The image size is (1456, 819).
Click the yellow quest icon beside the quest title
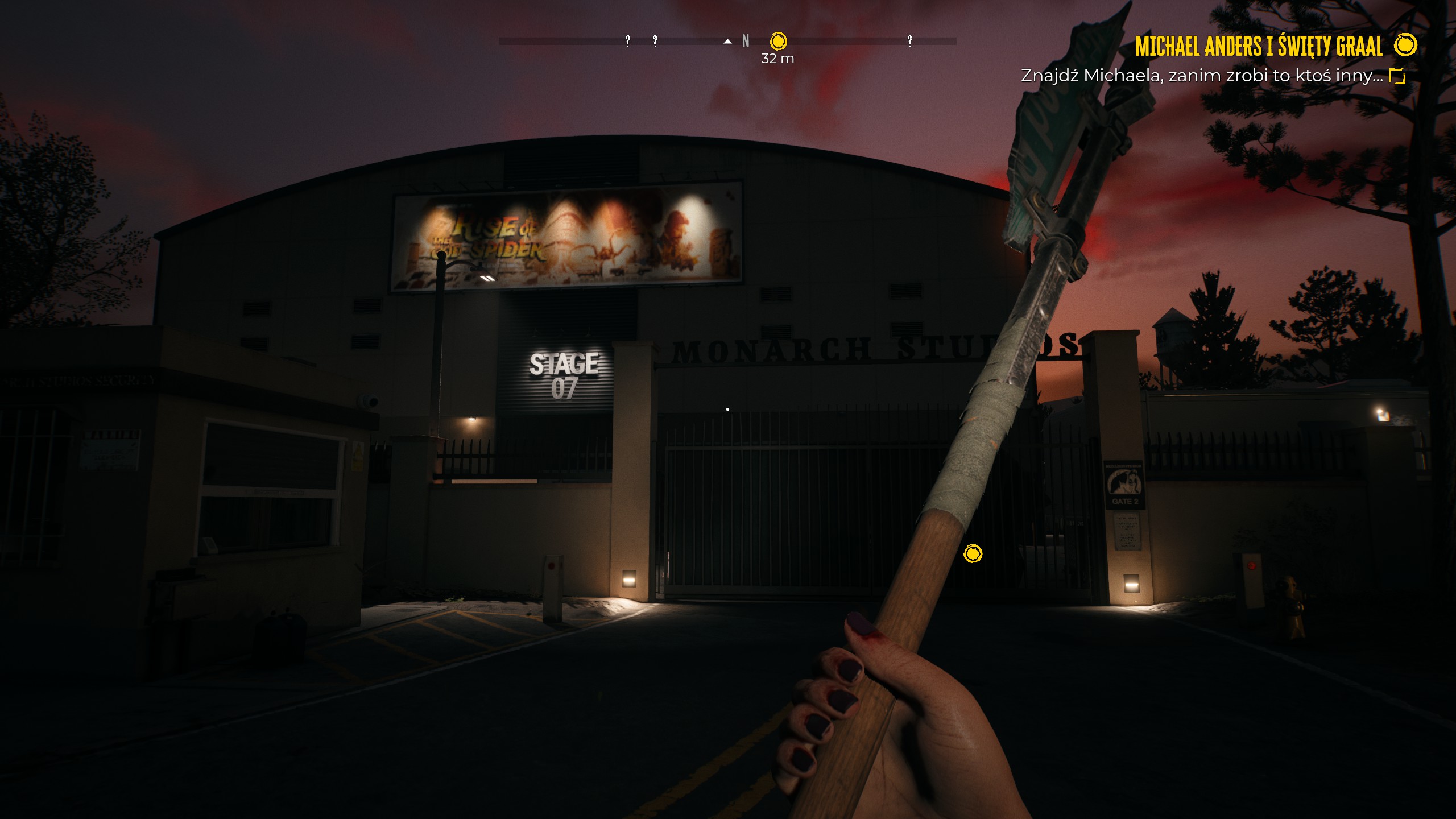tap(1405, 45)
